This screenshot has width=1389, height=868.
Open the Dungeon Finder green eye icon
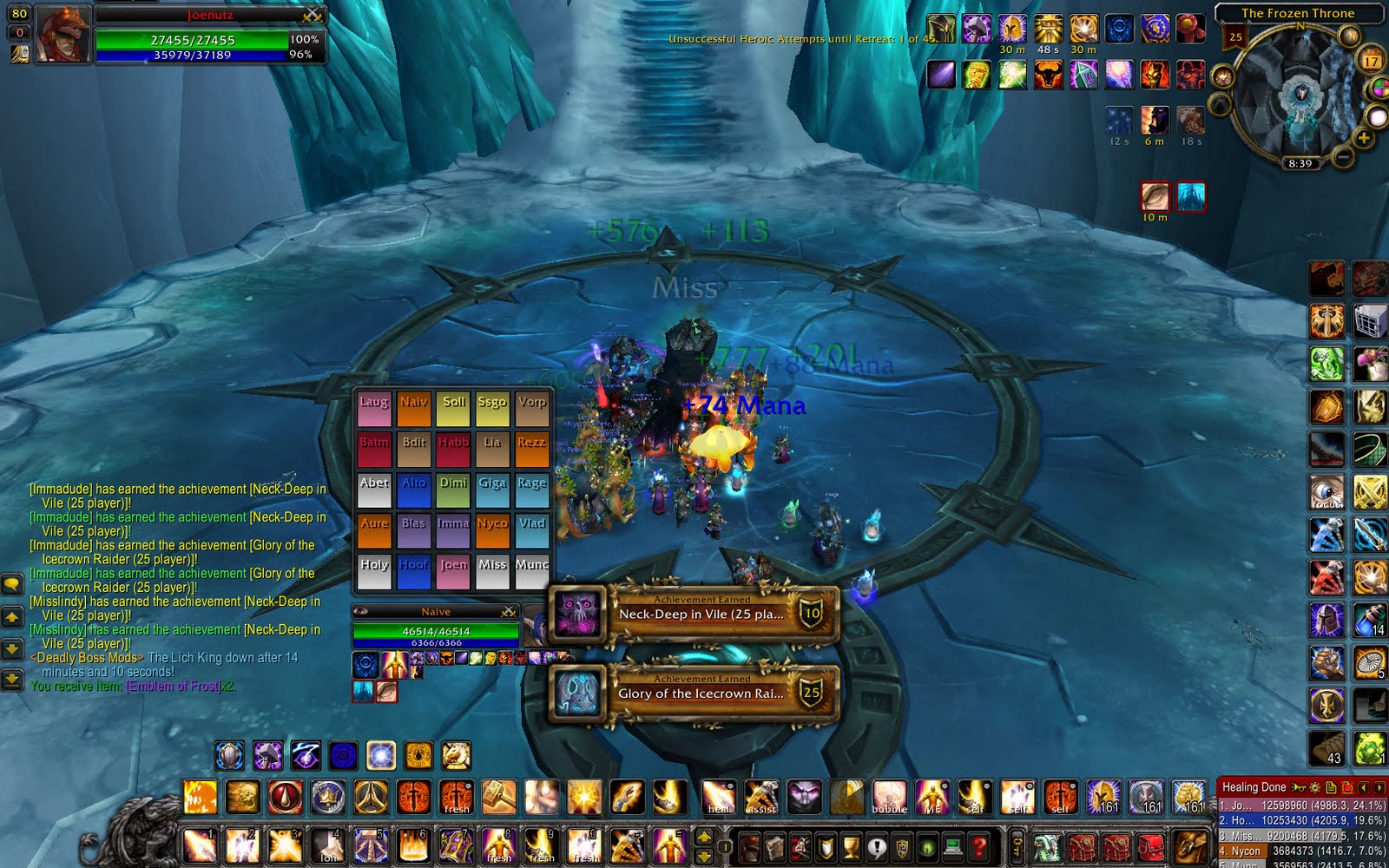(925, 848)
